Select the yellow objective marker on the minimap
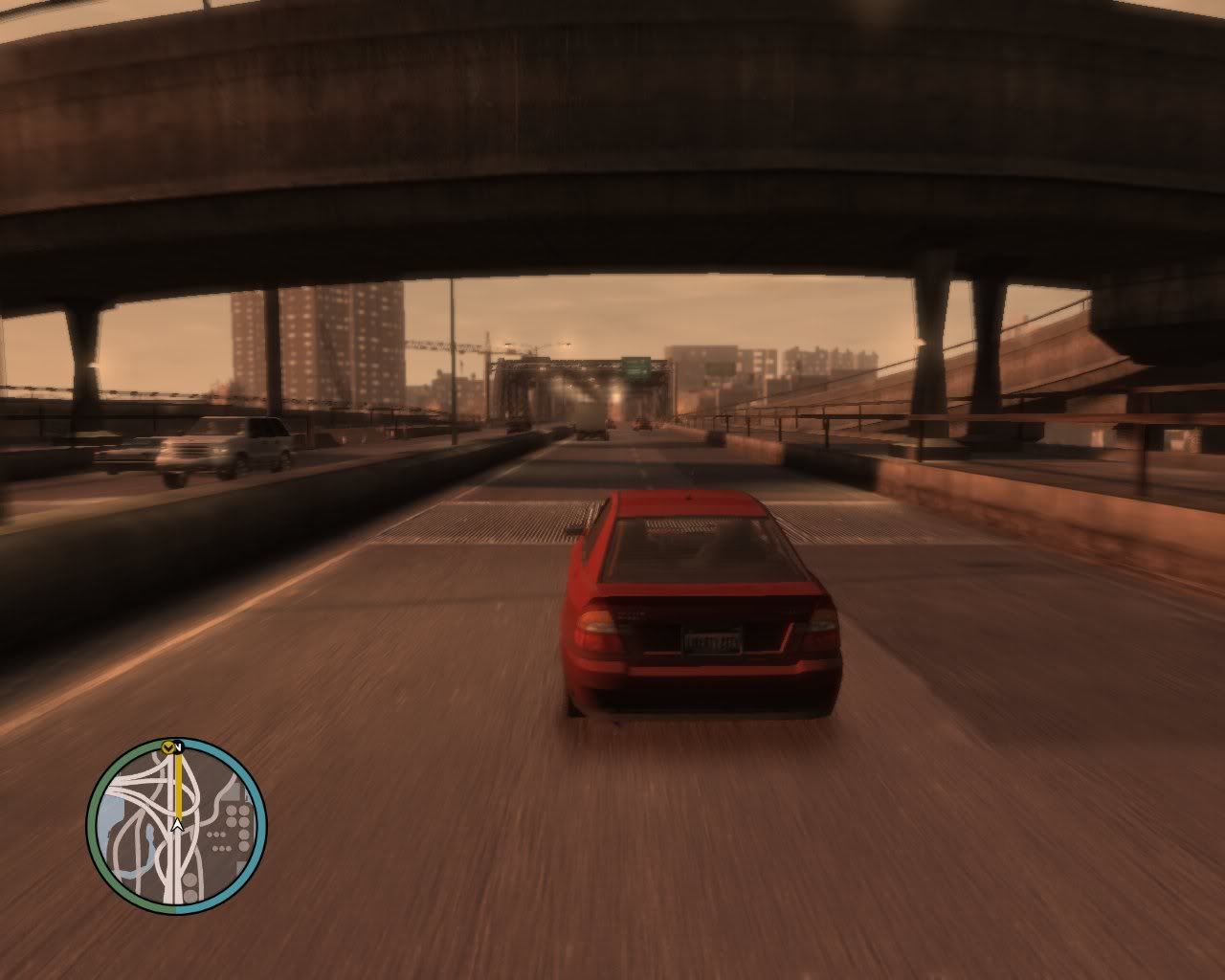Screen dimensions: 1225x980 [170, 746]
